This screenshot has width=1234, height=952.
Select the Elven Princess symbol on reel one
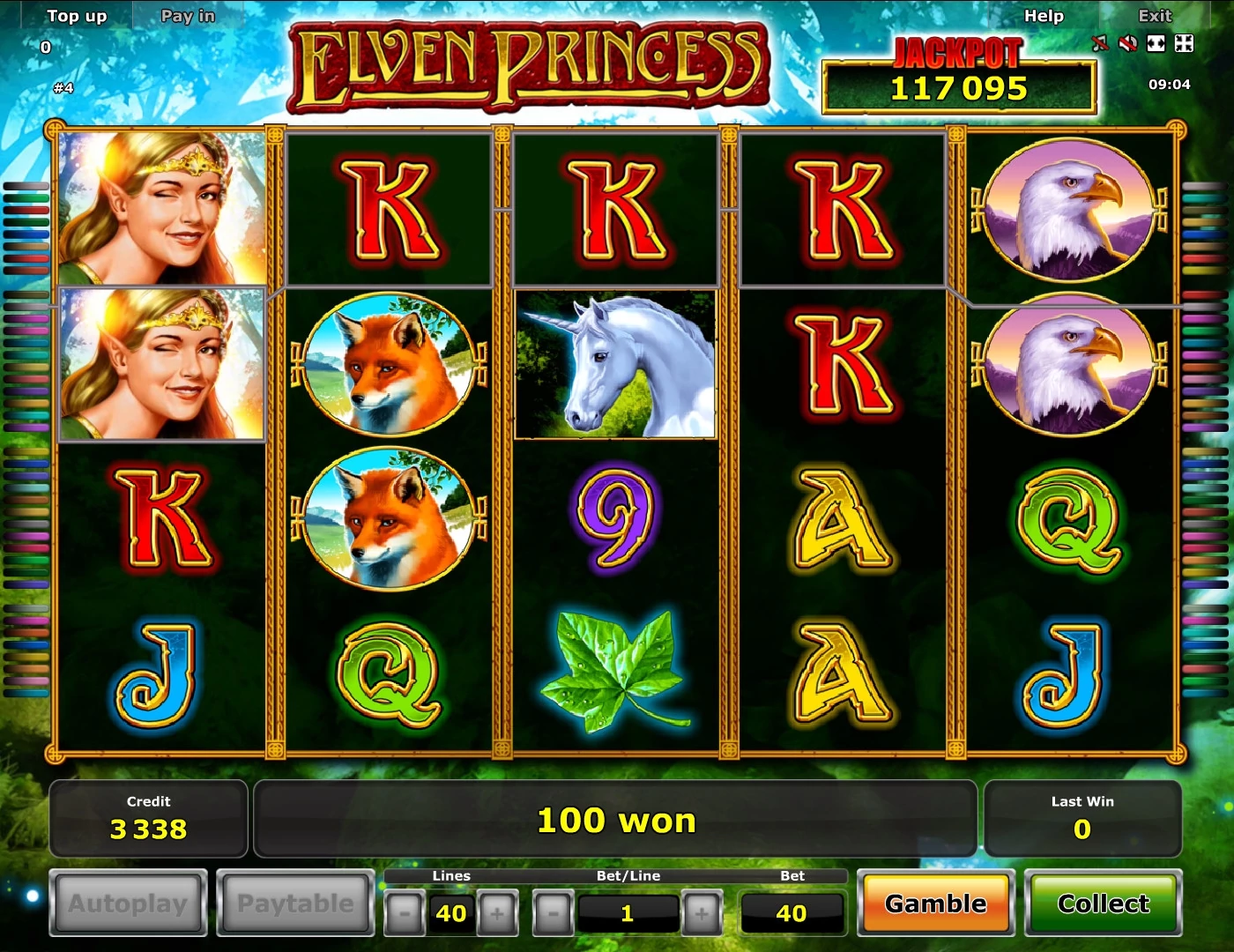[160, 207]
